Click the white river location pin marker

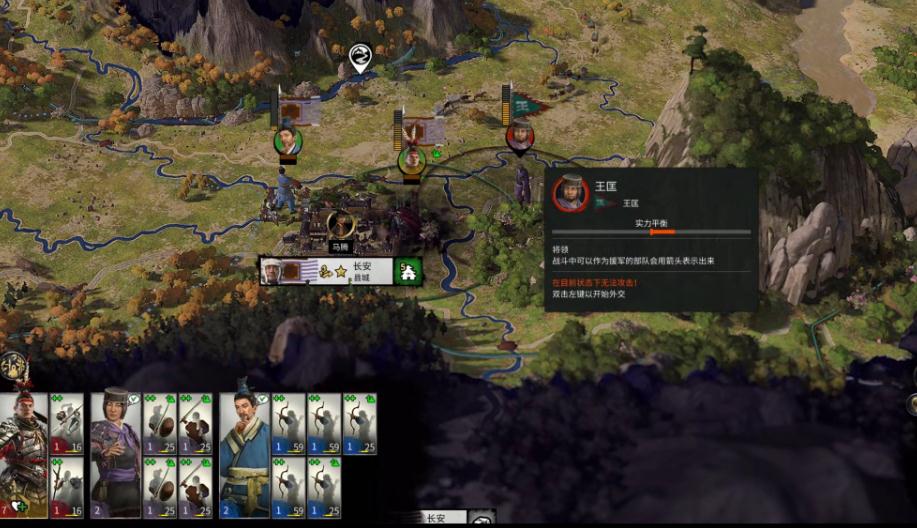click(360, 56)
